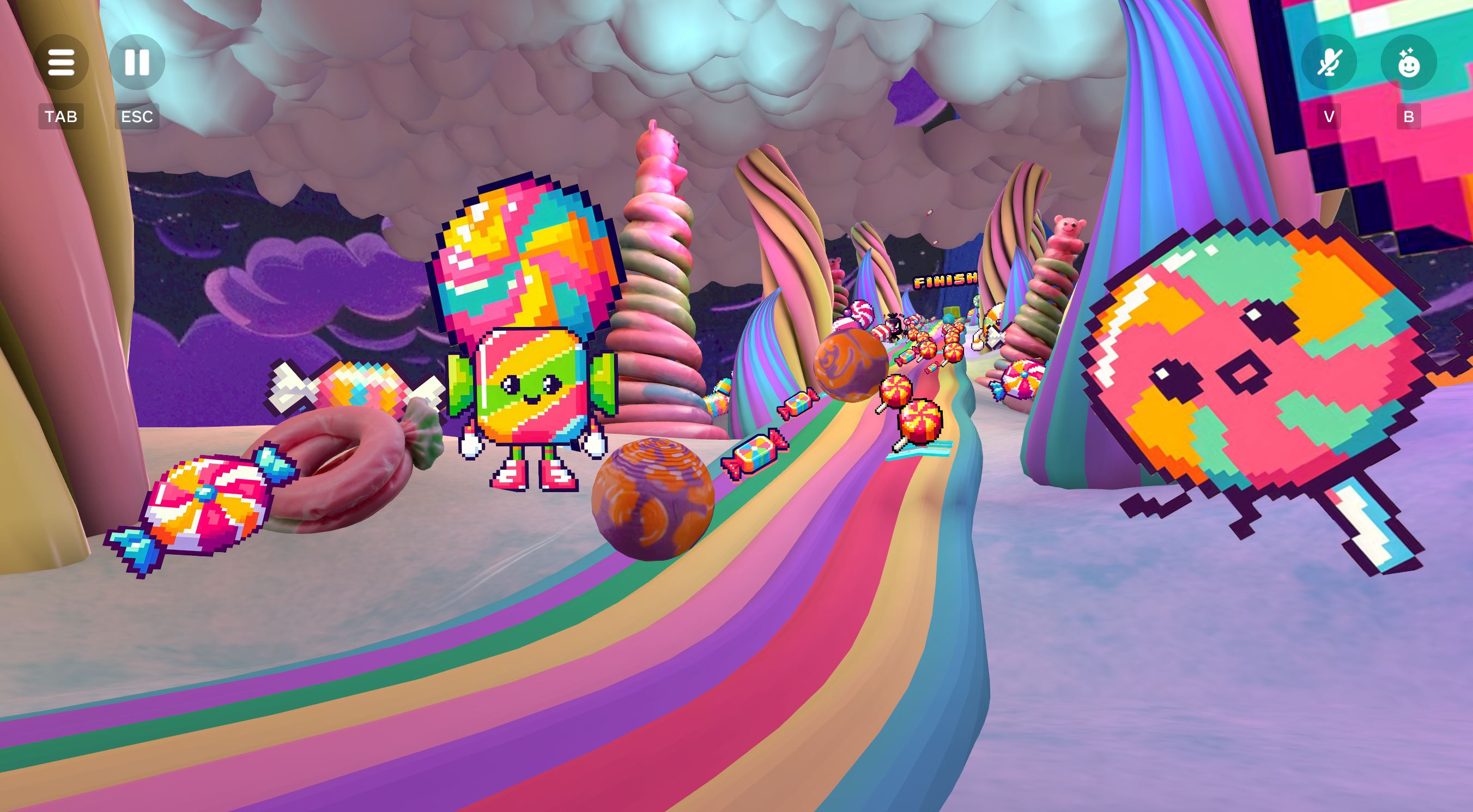Pause the game
Screen dimensions: 1473x812
click(x=137, y=62)
